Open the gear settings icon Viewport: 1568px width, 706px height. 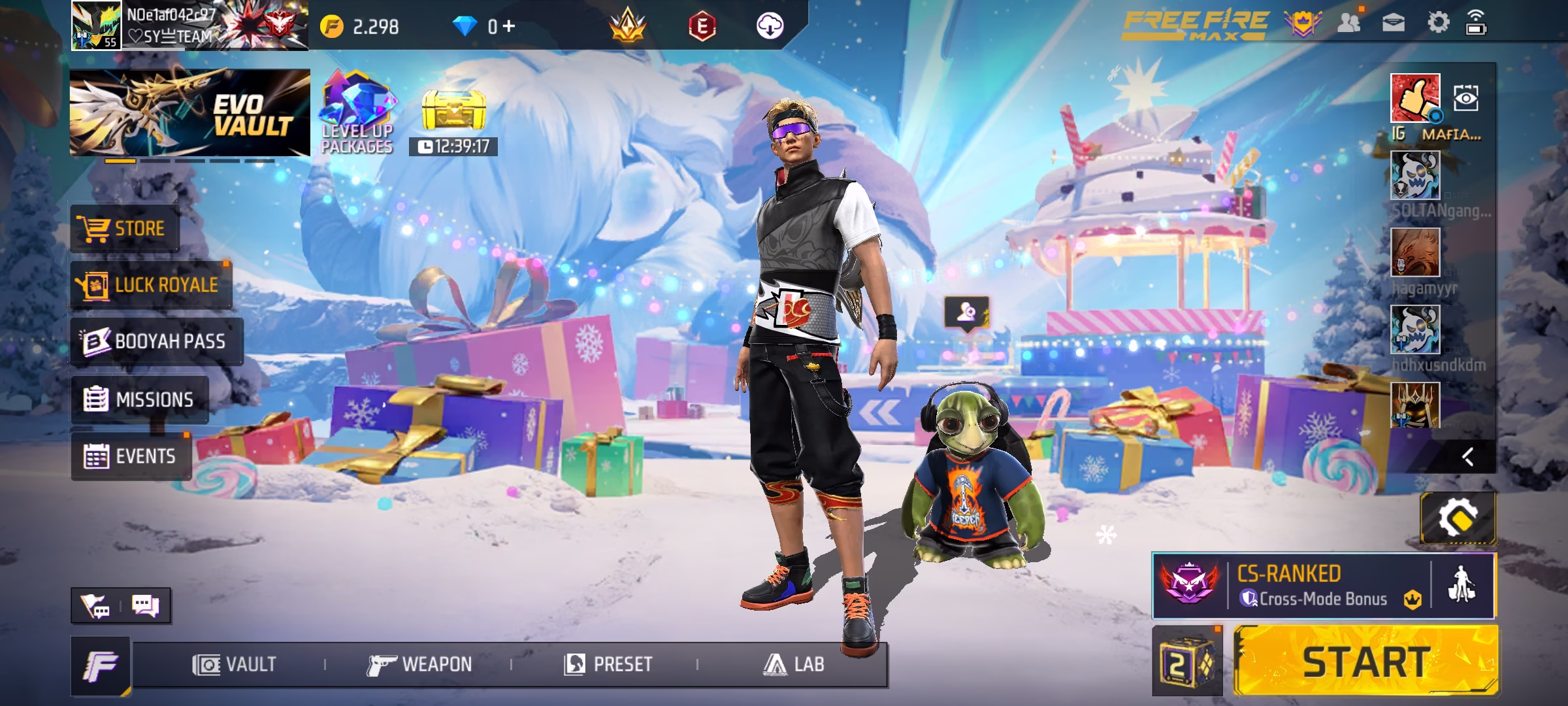(x=1438, y=24)
